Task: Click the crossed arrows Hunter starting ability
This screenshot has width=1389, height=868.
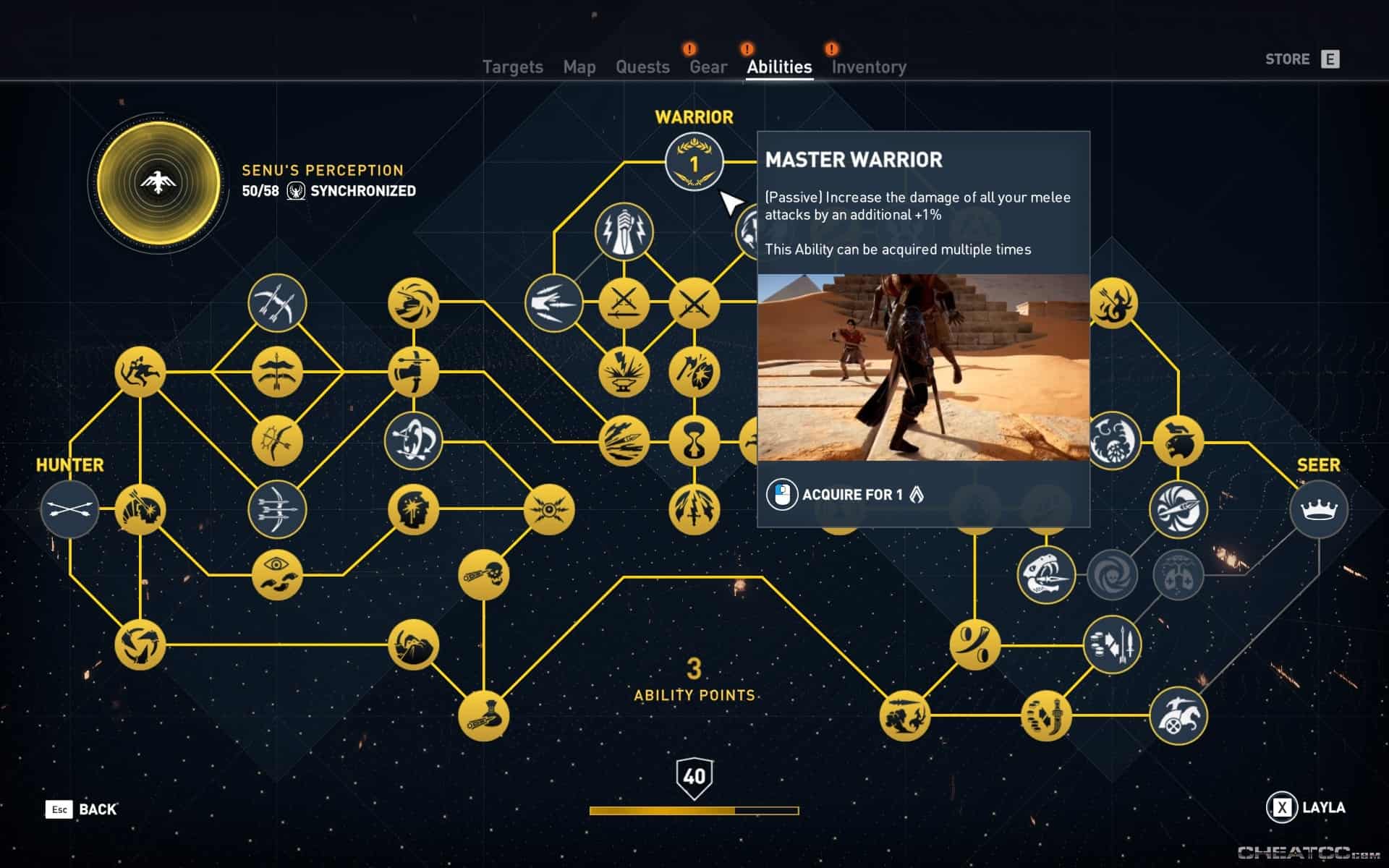Action: [69, 510]
